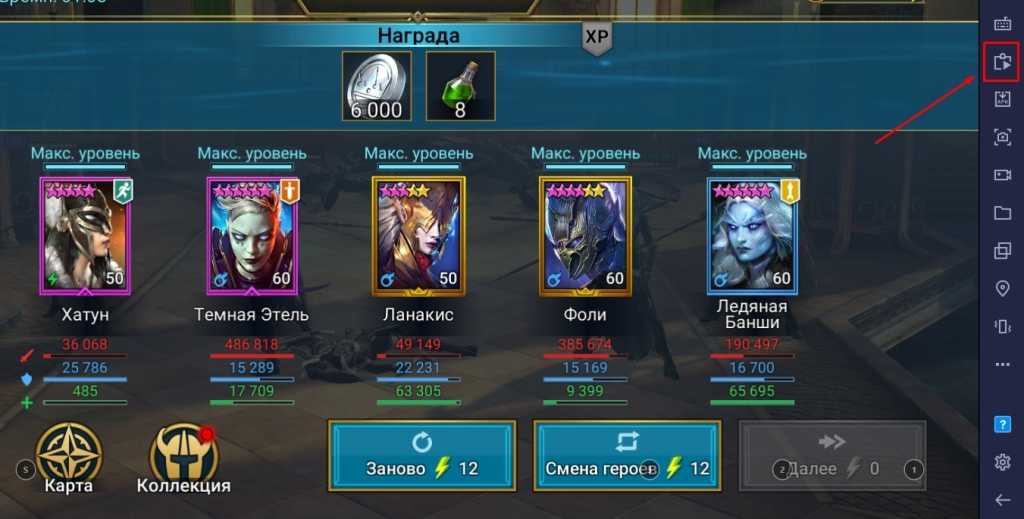Screen dimensions: 1024x519
Task: Select the Фоли hero portrait
Action: (585, 234)
